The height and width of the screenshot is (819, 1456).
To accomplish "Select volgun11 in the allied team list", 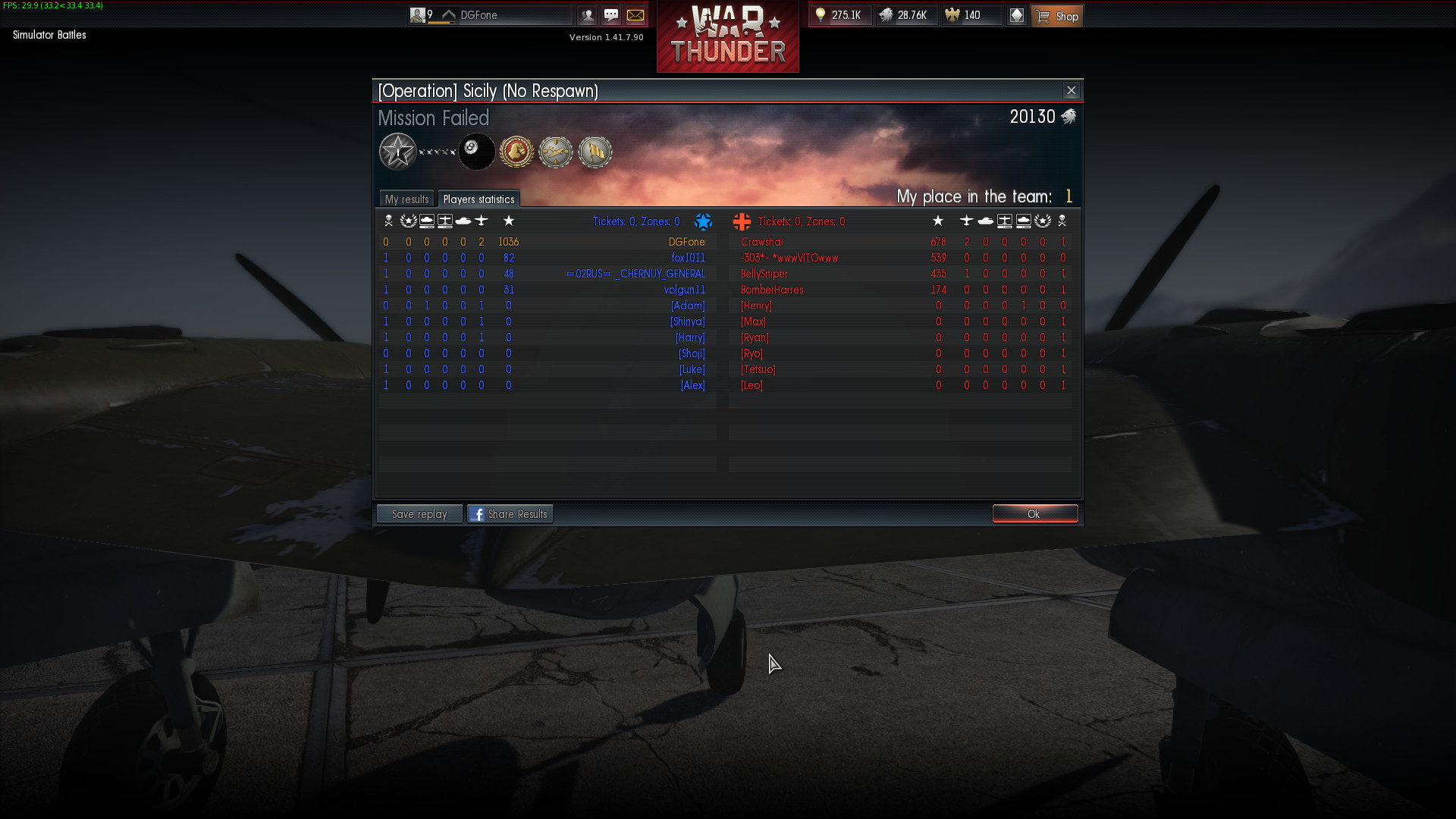I will (684, 290).
